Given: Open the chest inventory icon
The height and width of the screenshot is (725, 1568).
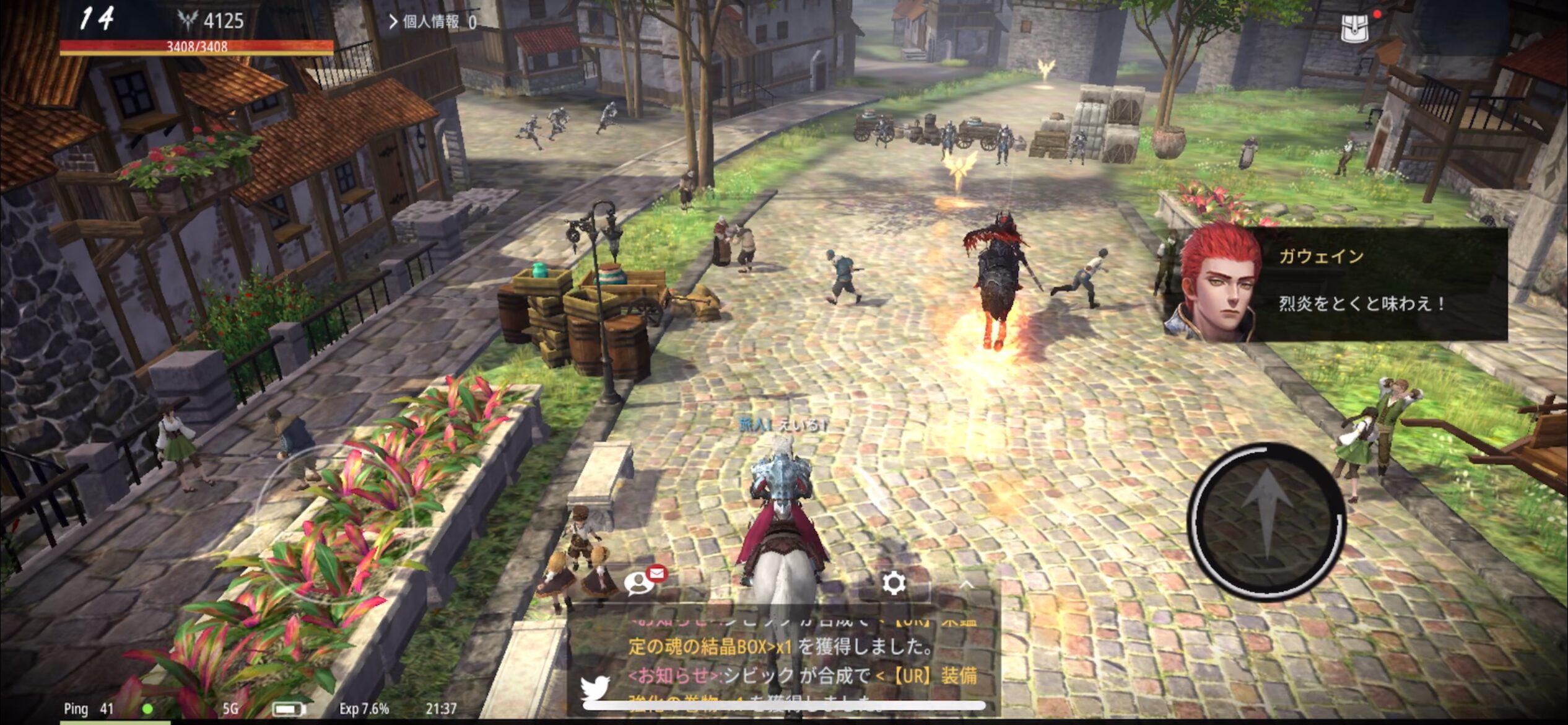Looking at the screenshot, I should [1354, 29].
